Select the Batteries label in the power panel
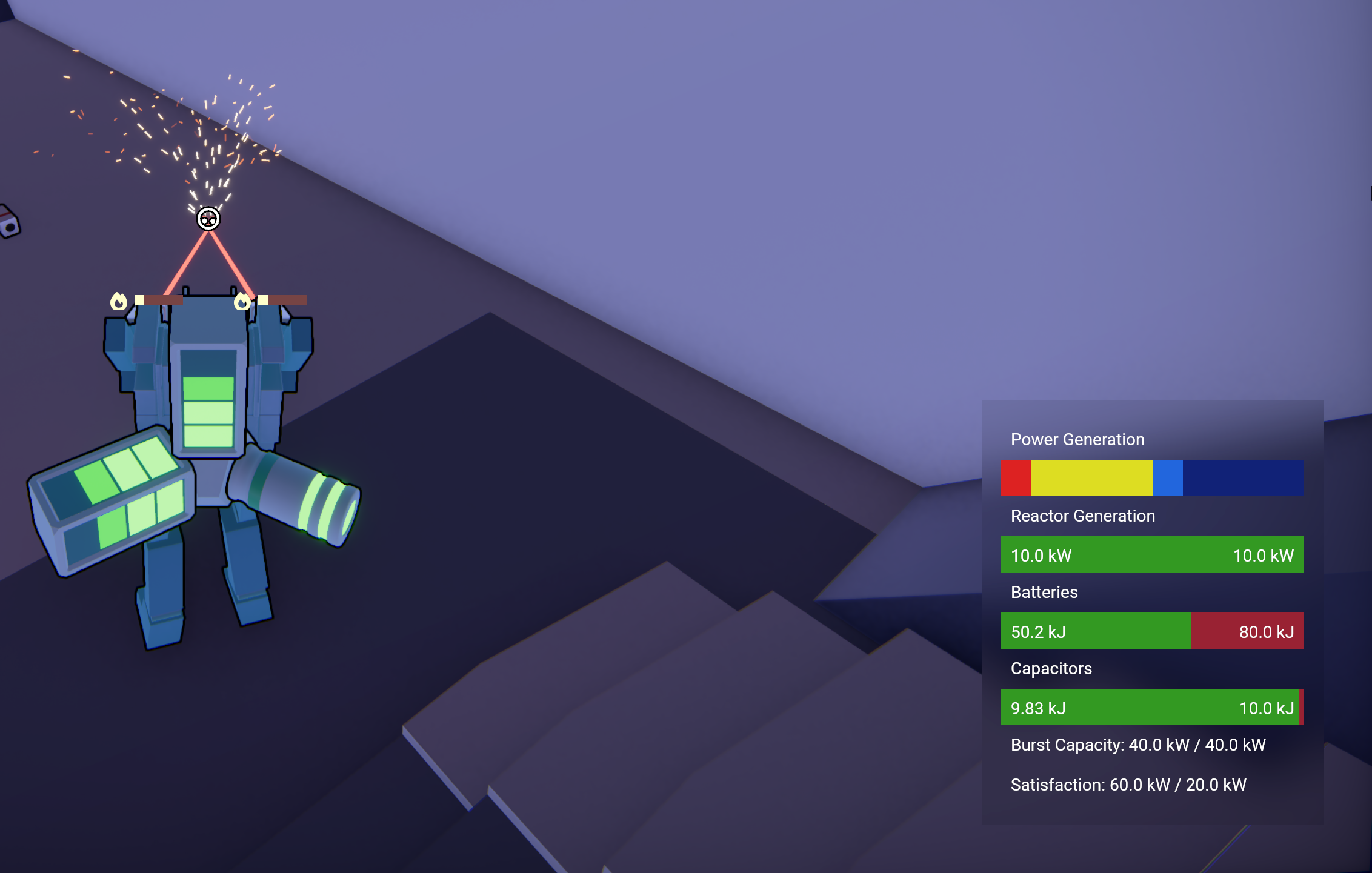The width and height of the screenshot is (1372, 873). [x=1044, y=593]
